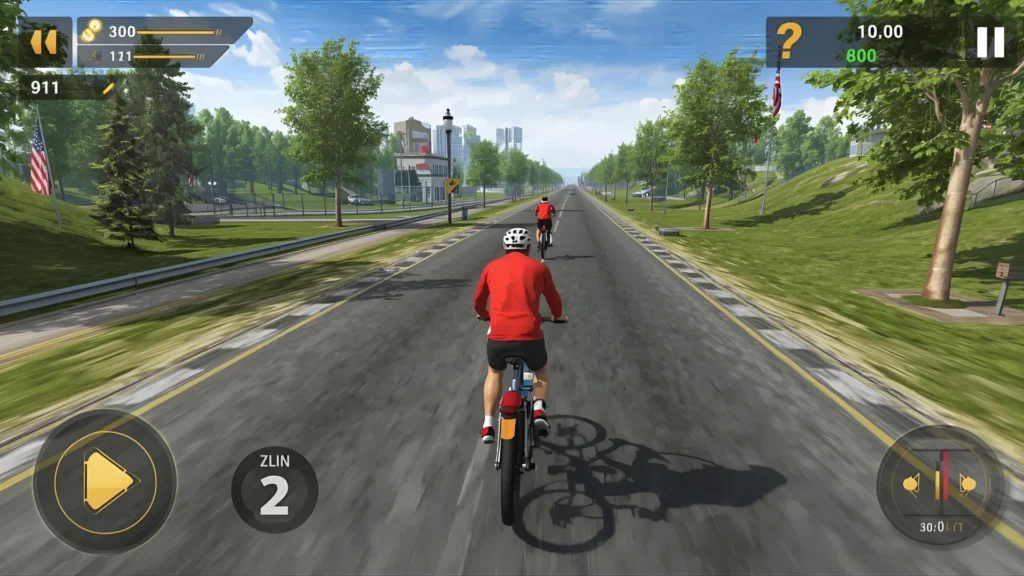Pause the race with the pause button
Screen dimensions: 1024x576
tap(989, 42)
